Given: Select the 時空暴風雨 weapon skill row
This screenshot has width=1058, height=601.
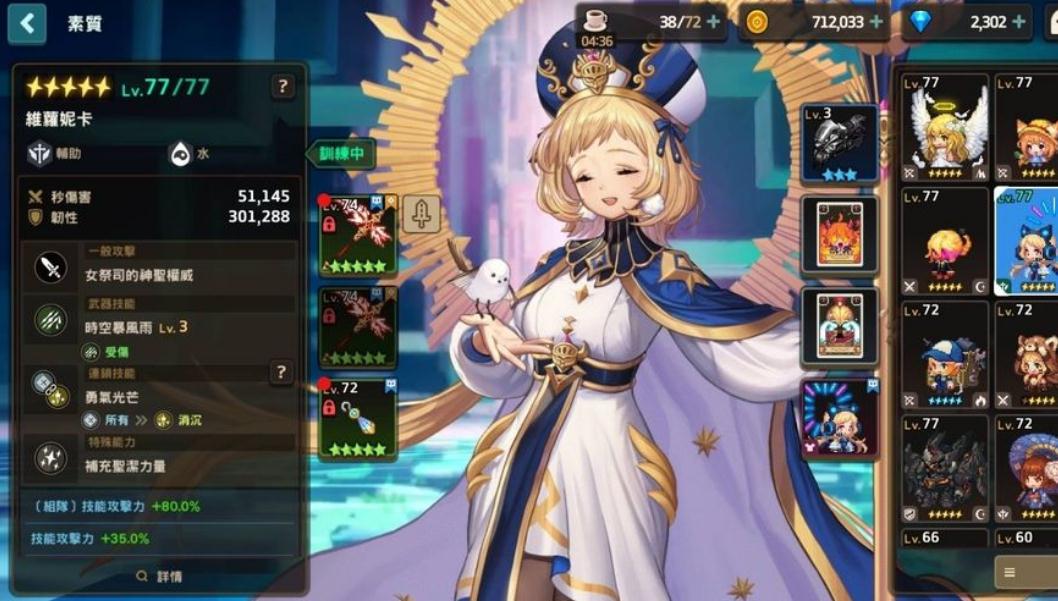Looking at the screenshot, I should pyautogui.click(x=160, y=327).
